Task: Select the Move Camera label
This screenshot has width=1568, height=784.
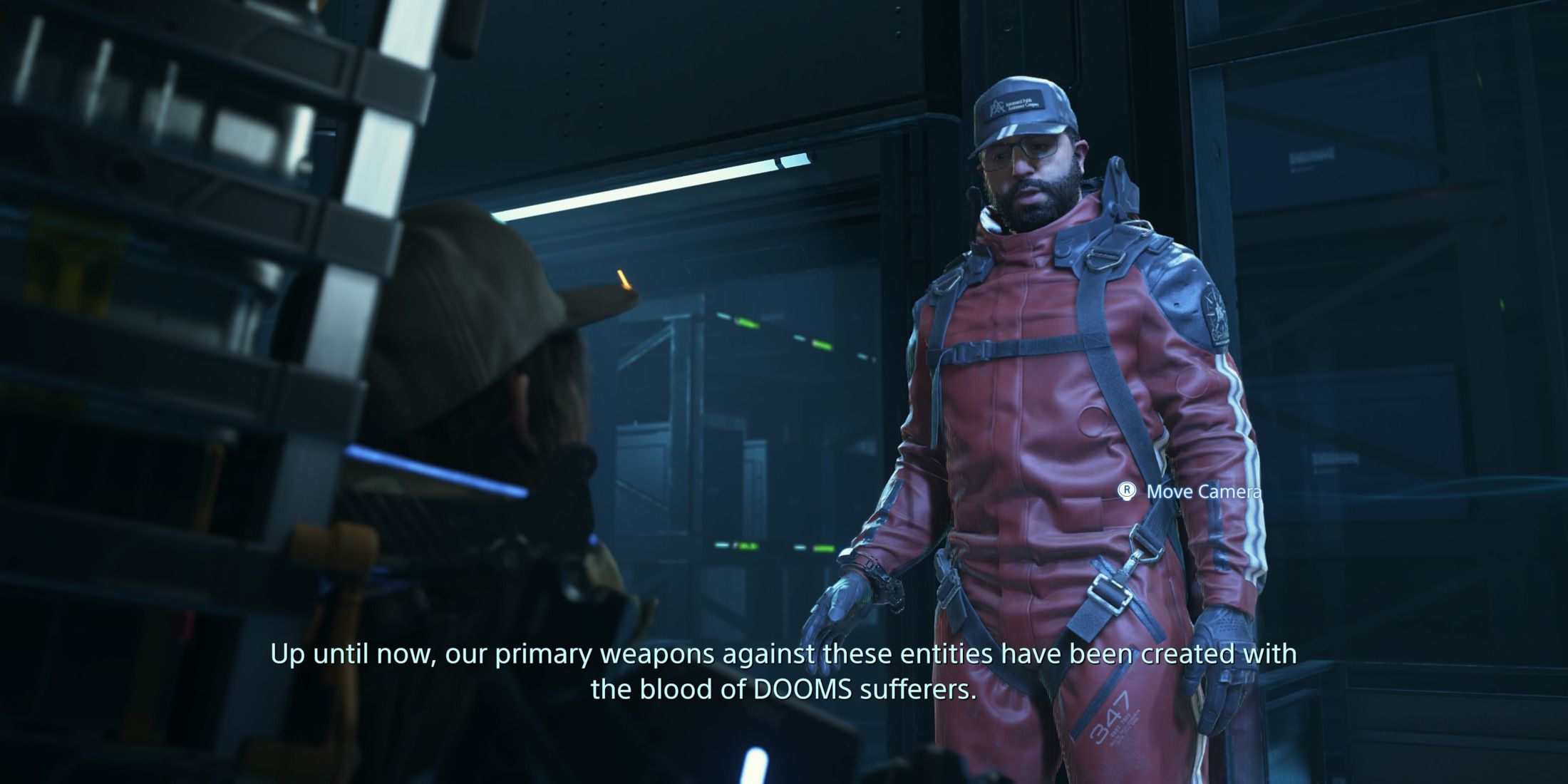Action: (x=1205, y=492)
